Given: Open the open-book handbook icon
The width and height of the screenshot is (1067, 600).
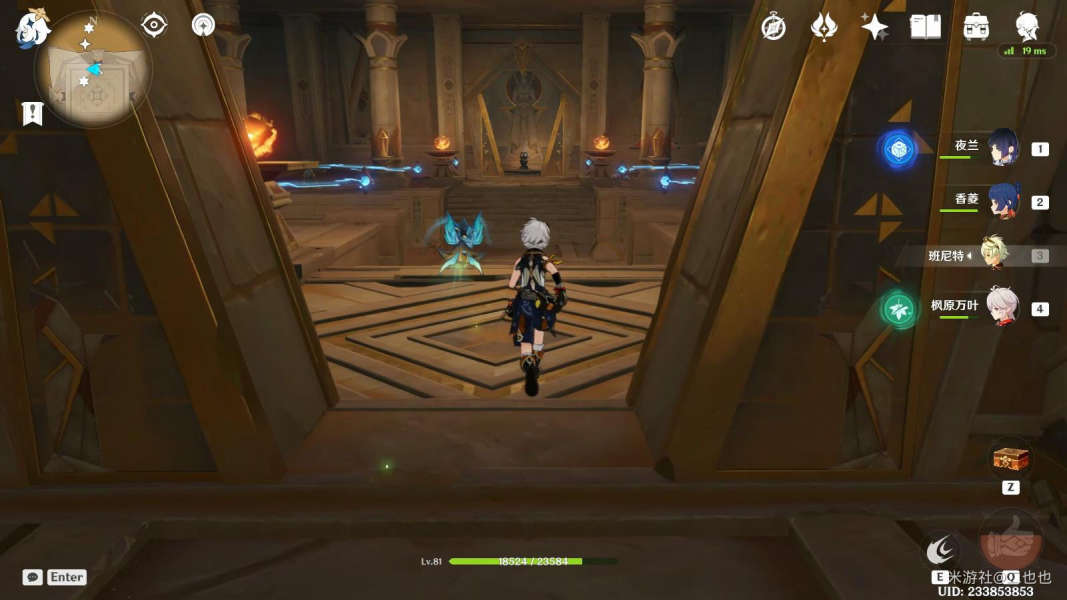Looking at the screenshot, I should pyautogui.click(x=926, y=27).
